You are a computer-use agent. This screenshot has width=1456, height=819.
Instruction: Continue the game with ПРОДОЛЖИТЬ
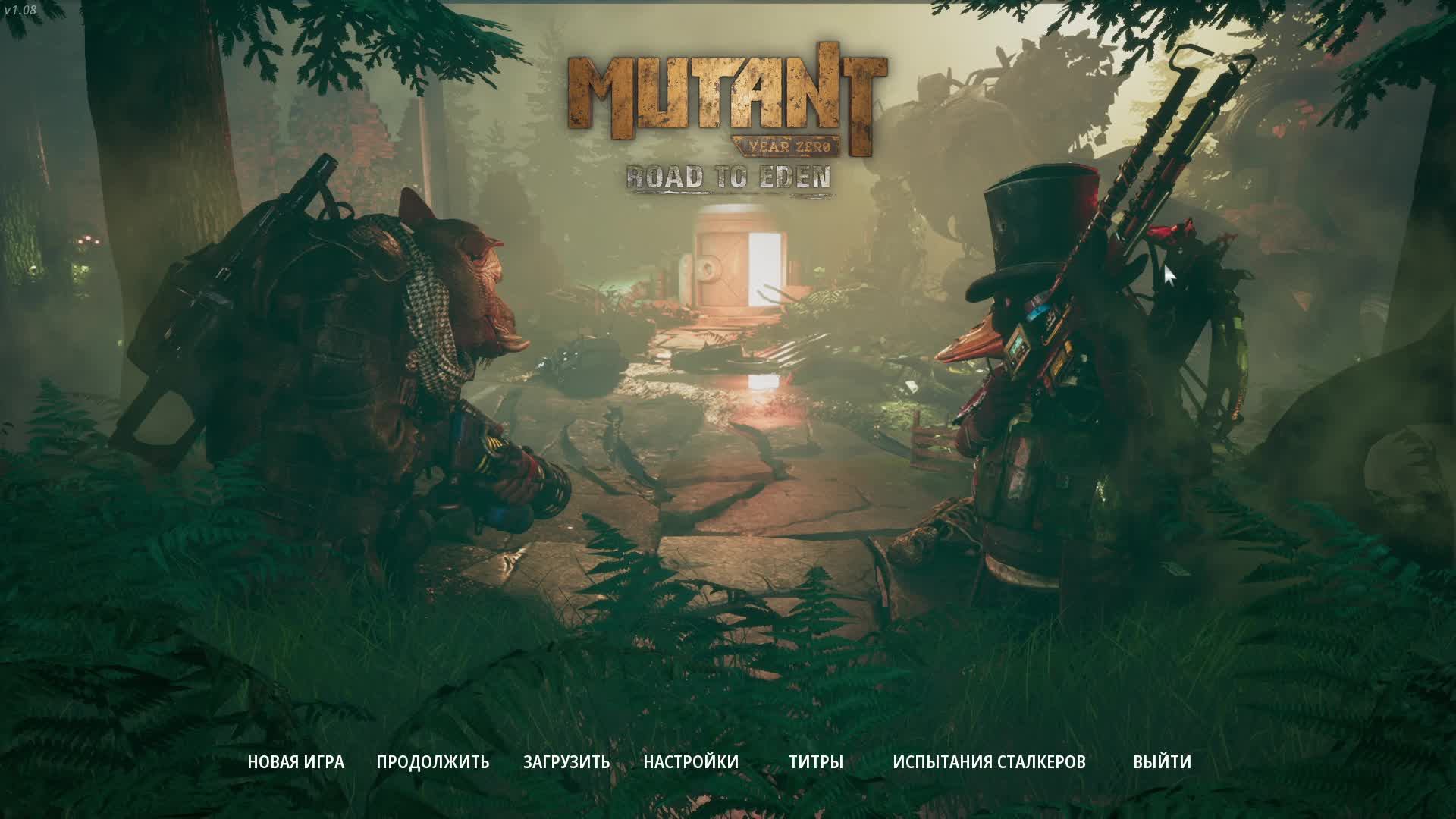click(x=432, y=762)
